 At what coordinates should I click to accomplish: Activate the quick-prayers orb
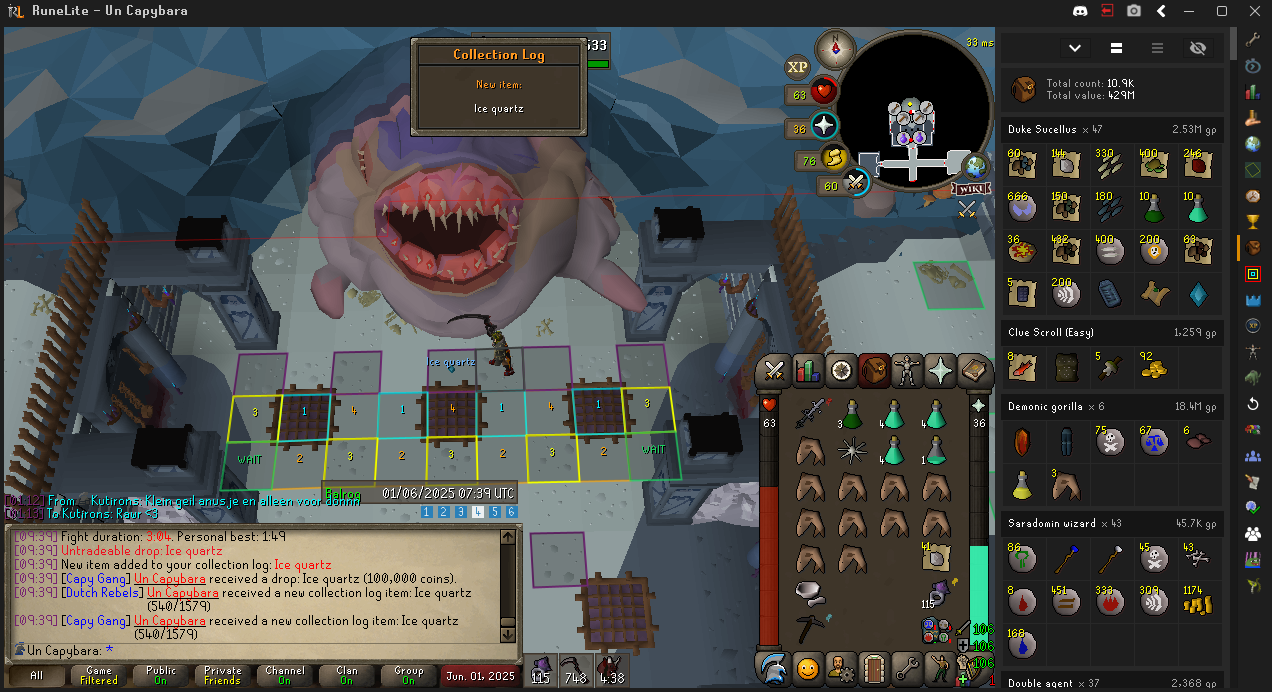coord(824,127)
